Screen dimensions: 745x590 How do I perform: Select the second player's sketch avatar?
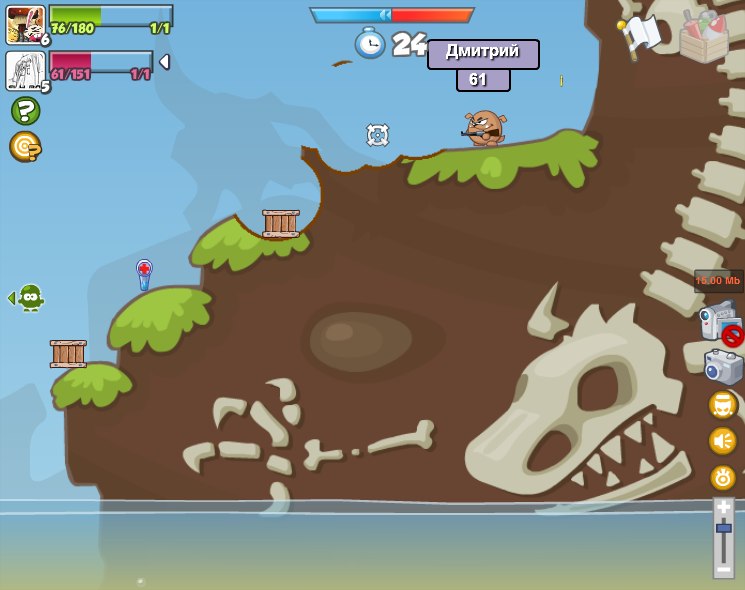pyautogui.click(x=25, y=71)
